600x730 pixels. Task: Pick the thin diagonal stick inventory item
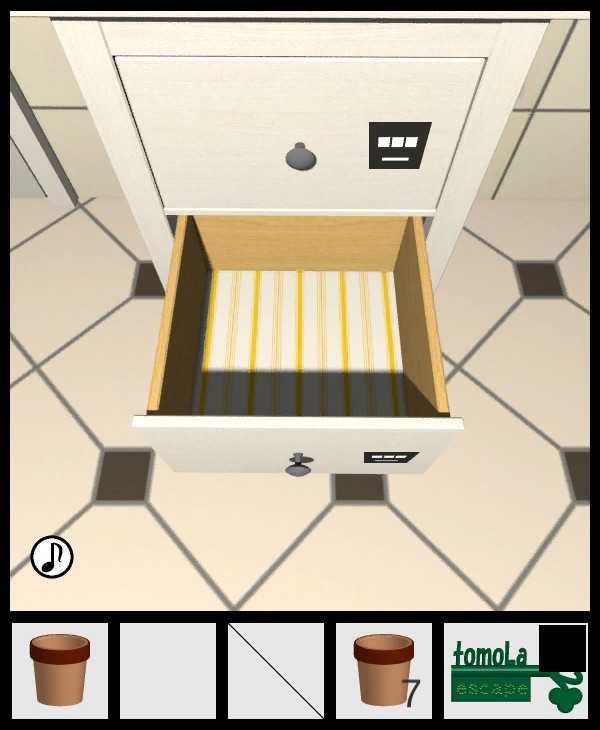coord(276,670)
